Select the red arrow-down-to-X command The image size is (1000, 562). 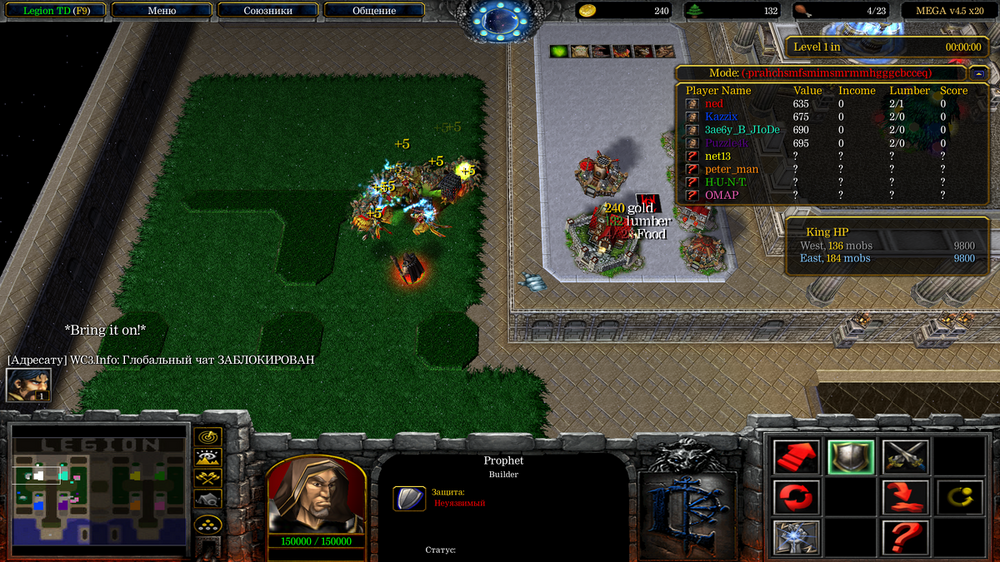point(905,496)
